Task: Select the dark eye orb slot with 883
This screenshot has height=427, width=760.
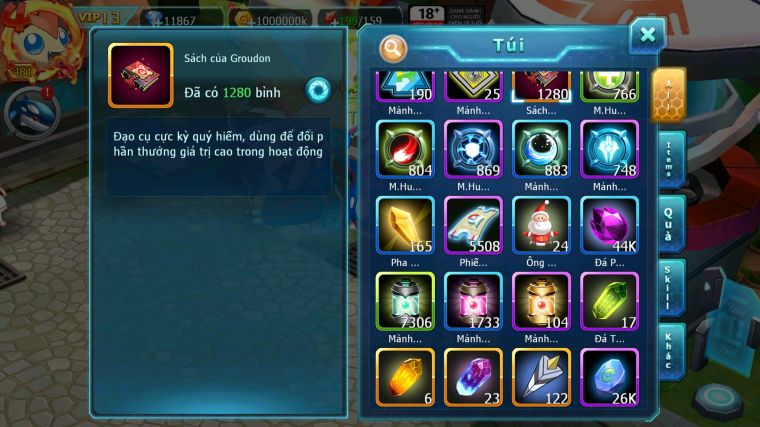Action: click(541, 149)
